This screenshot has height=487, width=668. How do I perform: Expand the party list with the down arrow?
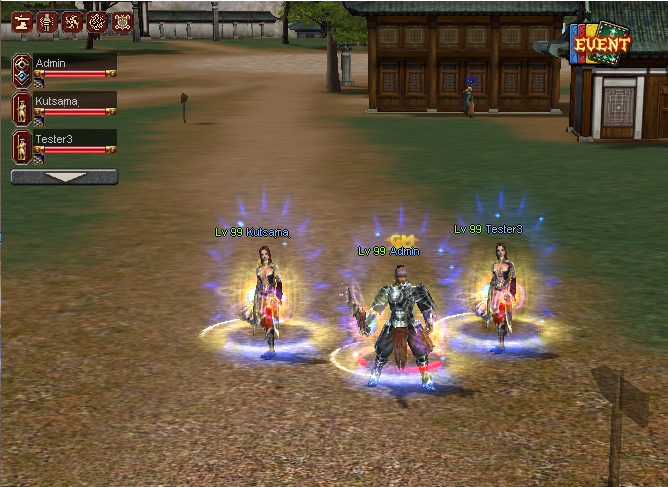point(64,177)
